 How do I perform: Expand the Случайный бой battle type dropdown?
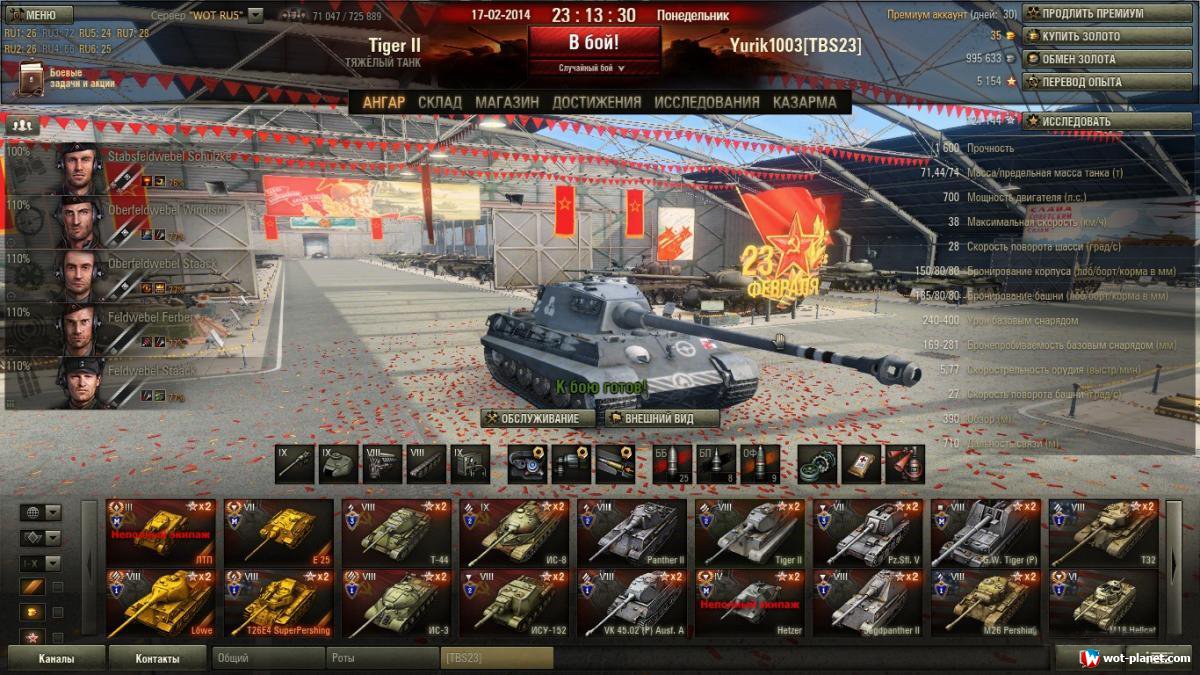coord(594,68)
